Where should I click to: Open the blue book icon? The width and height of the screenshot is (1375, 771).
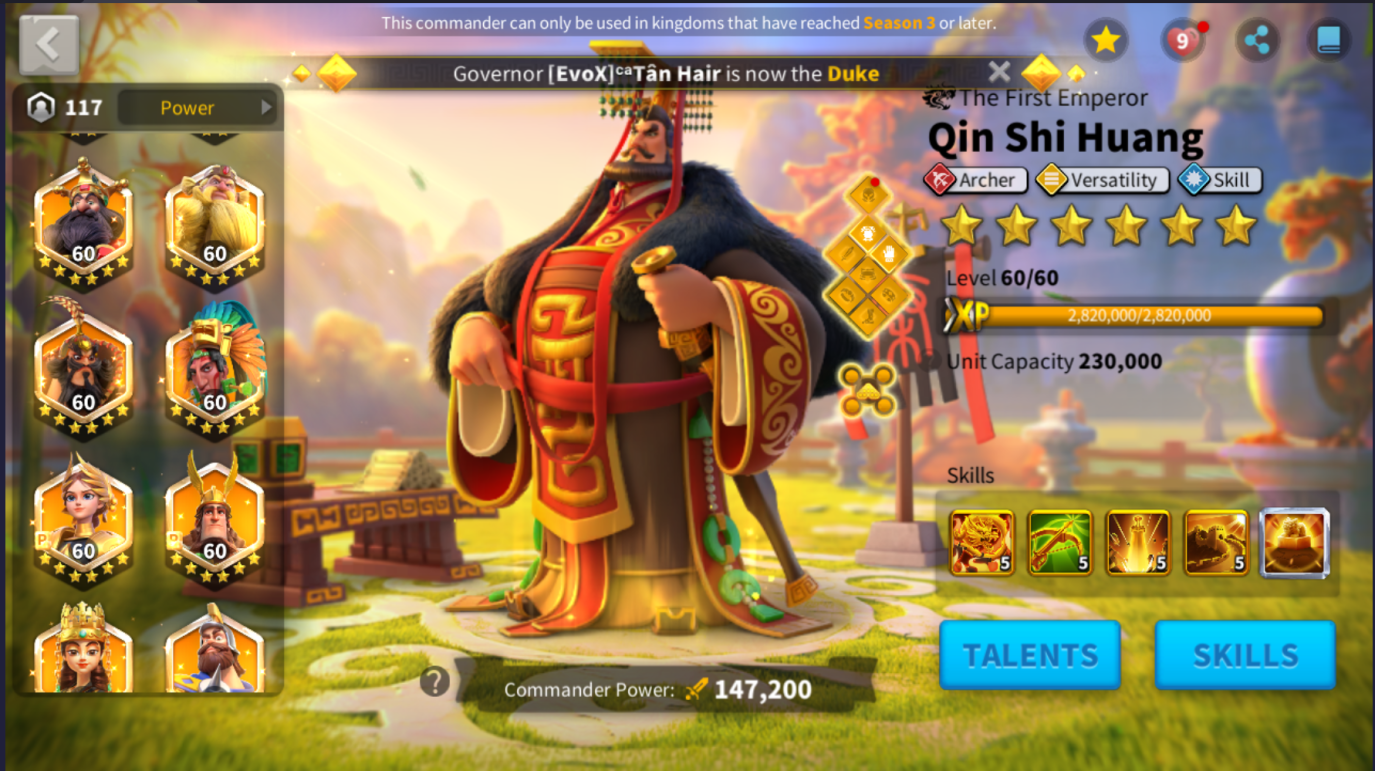[x=1328, y=41]
